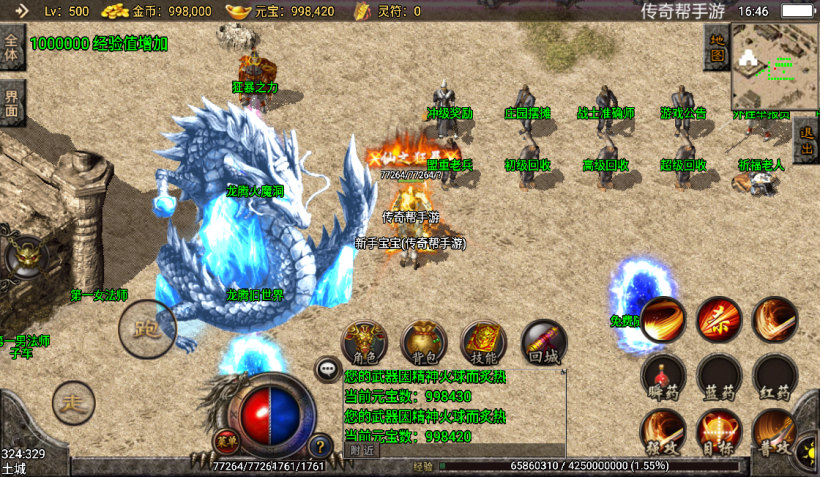820x477 pixels.
Task: Tap the 跑 run button
Action: click(147, 327)
